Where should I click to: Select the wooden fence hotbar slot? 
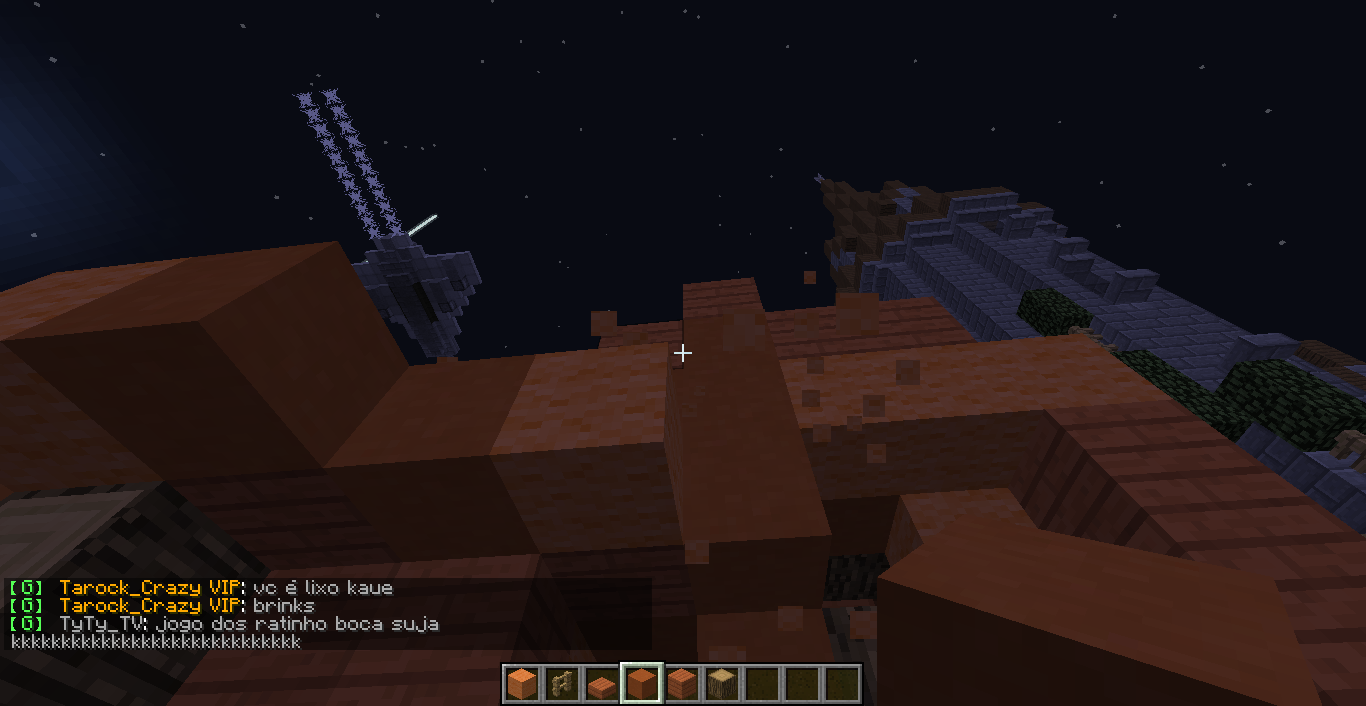pos(561,684)
